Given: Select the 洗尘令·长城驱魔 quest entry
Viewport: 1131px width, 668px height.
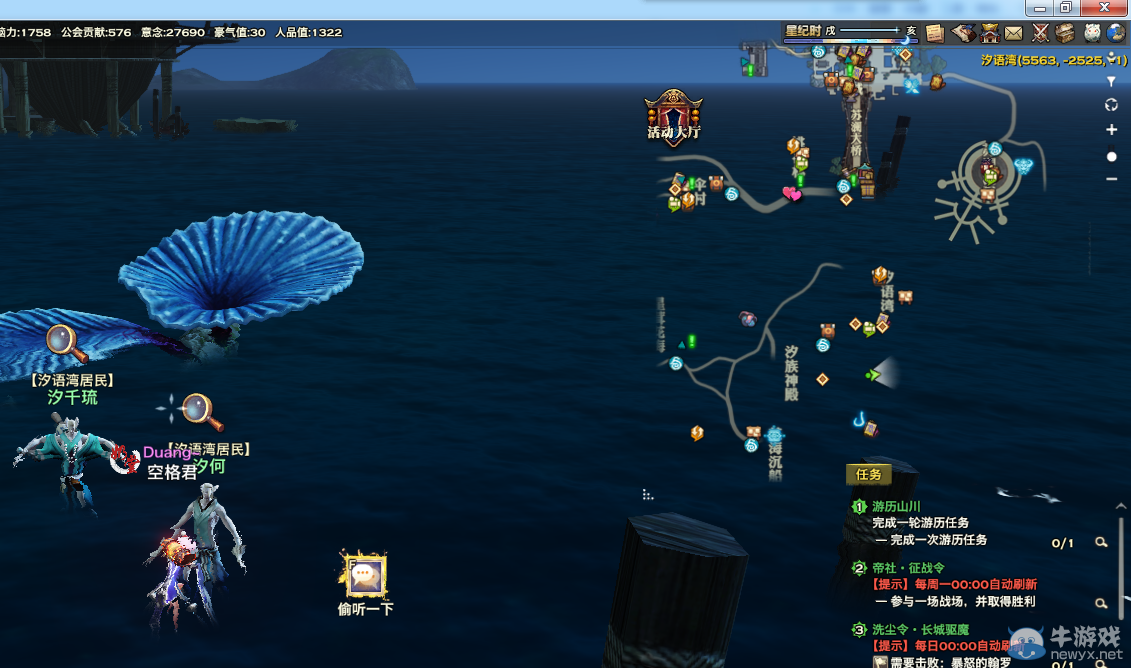Looking at the screenshot, I should click(920, 630).
